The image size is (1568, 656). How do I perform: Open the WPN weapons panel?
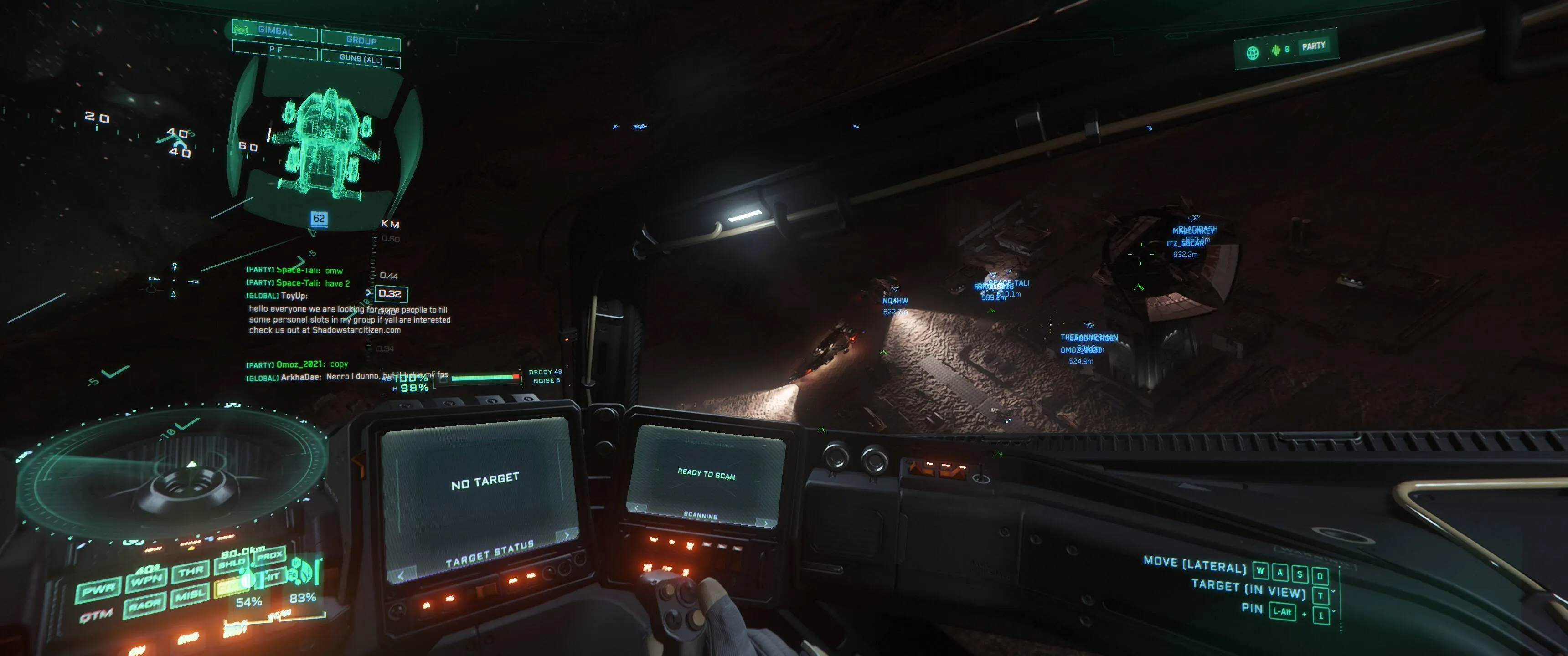[146, 580]
